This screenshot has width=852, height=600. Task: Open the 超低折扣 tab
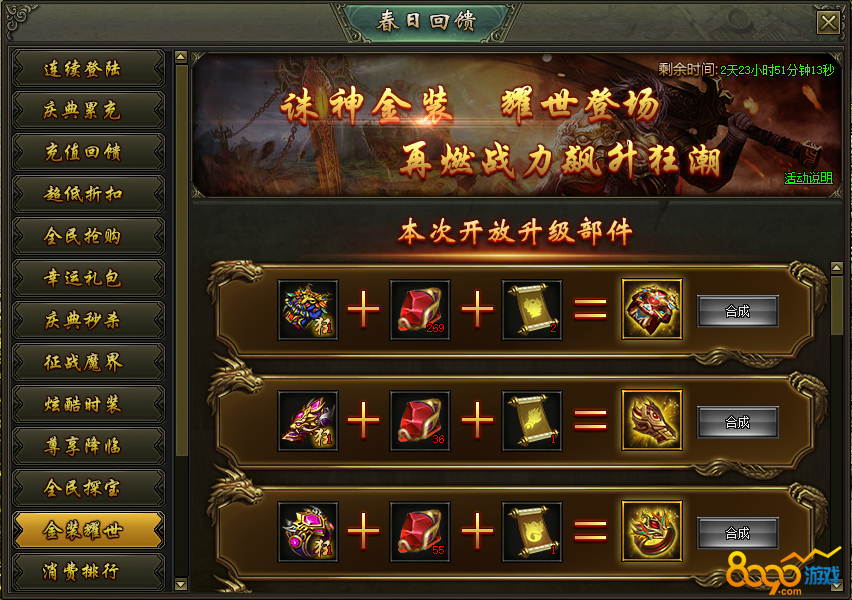(x=88, y=194)
